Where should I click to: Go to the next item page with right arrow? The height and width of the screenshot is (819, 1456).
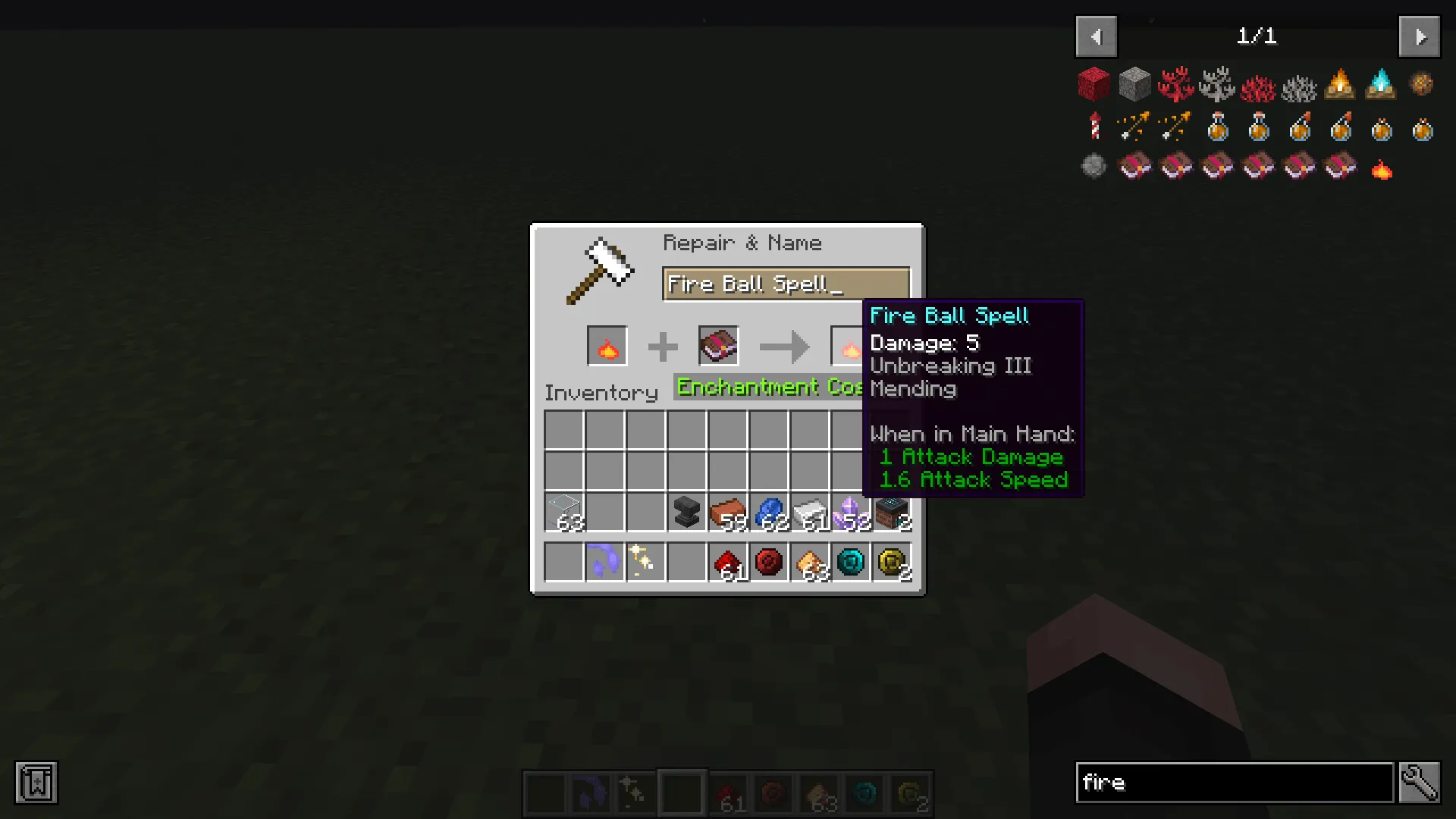point(1419,36)
